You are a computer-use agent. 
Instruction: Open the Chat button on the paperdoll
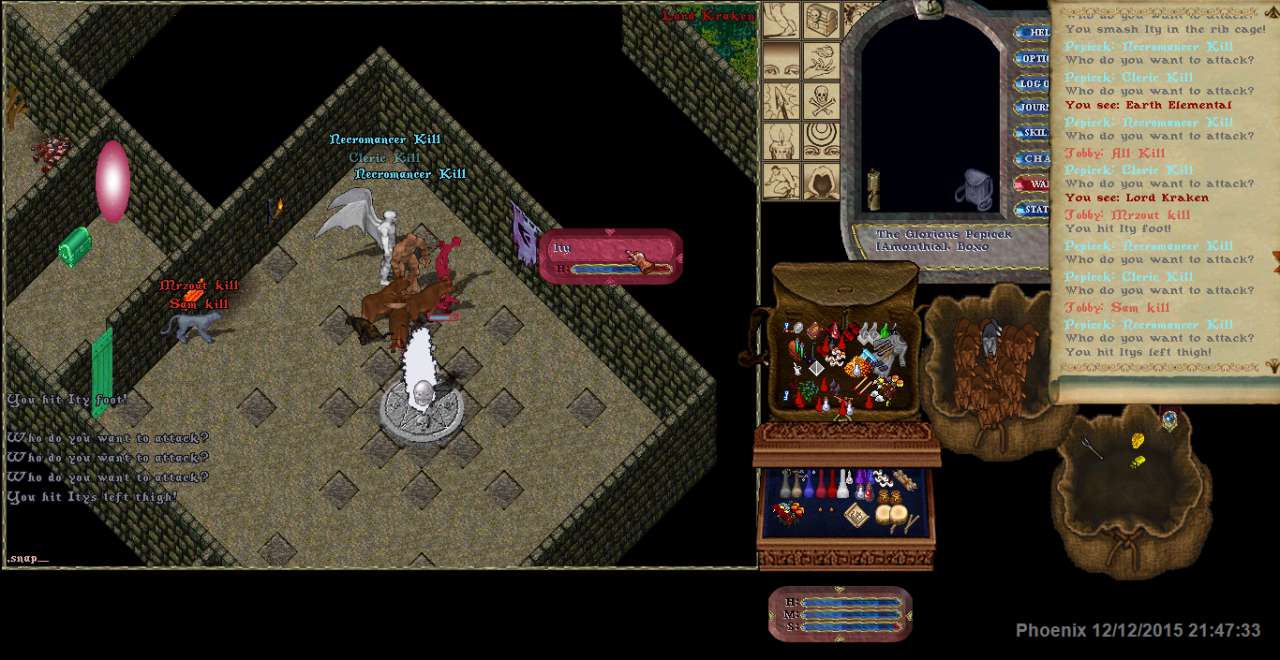click(x=1033, y=158)
